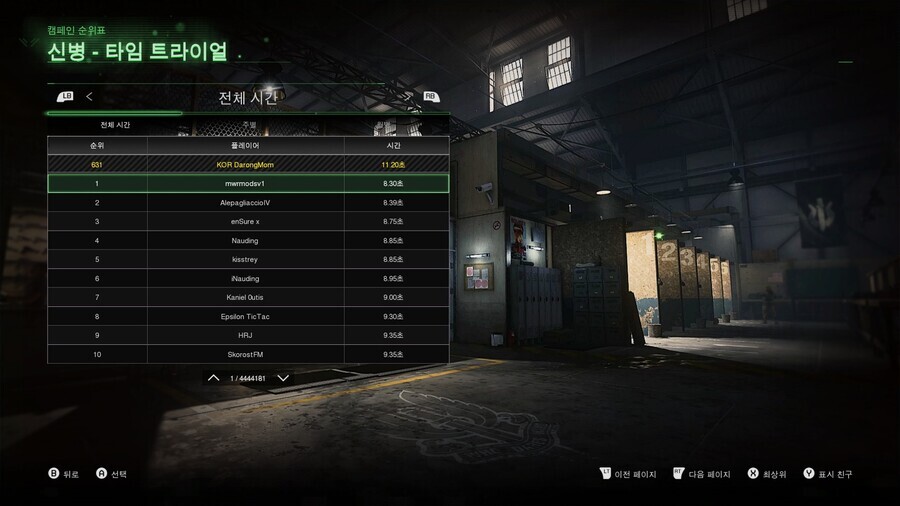
Task: Select the enSure x leaderboard entry
Action: point(247,222)
